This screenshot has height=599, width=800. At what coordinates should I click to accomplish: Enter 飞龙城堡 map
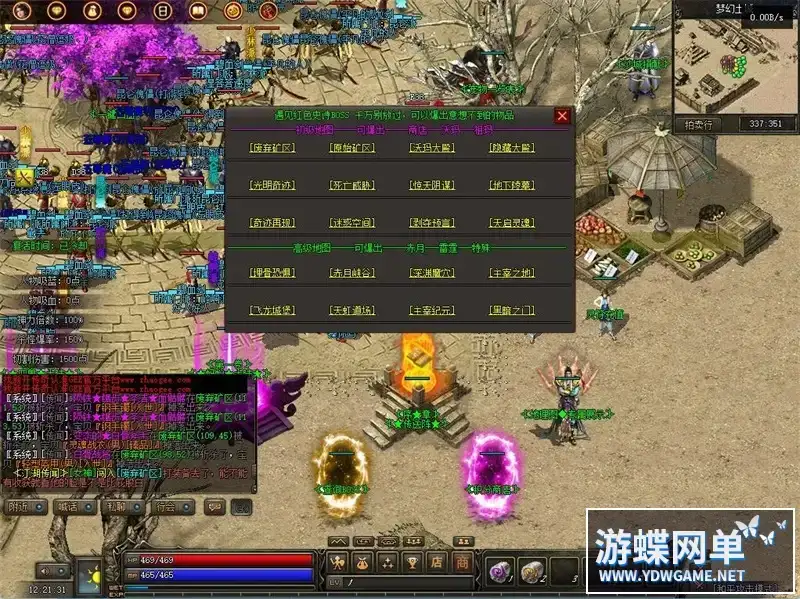[271, 310]
